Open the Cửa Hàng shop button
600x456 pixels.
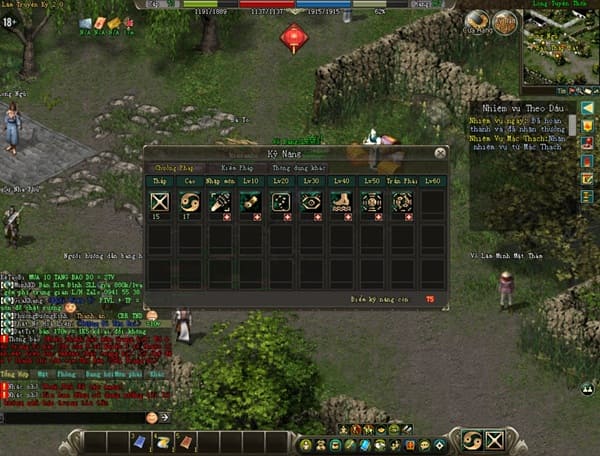[477, 21]
